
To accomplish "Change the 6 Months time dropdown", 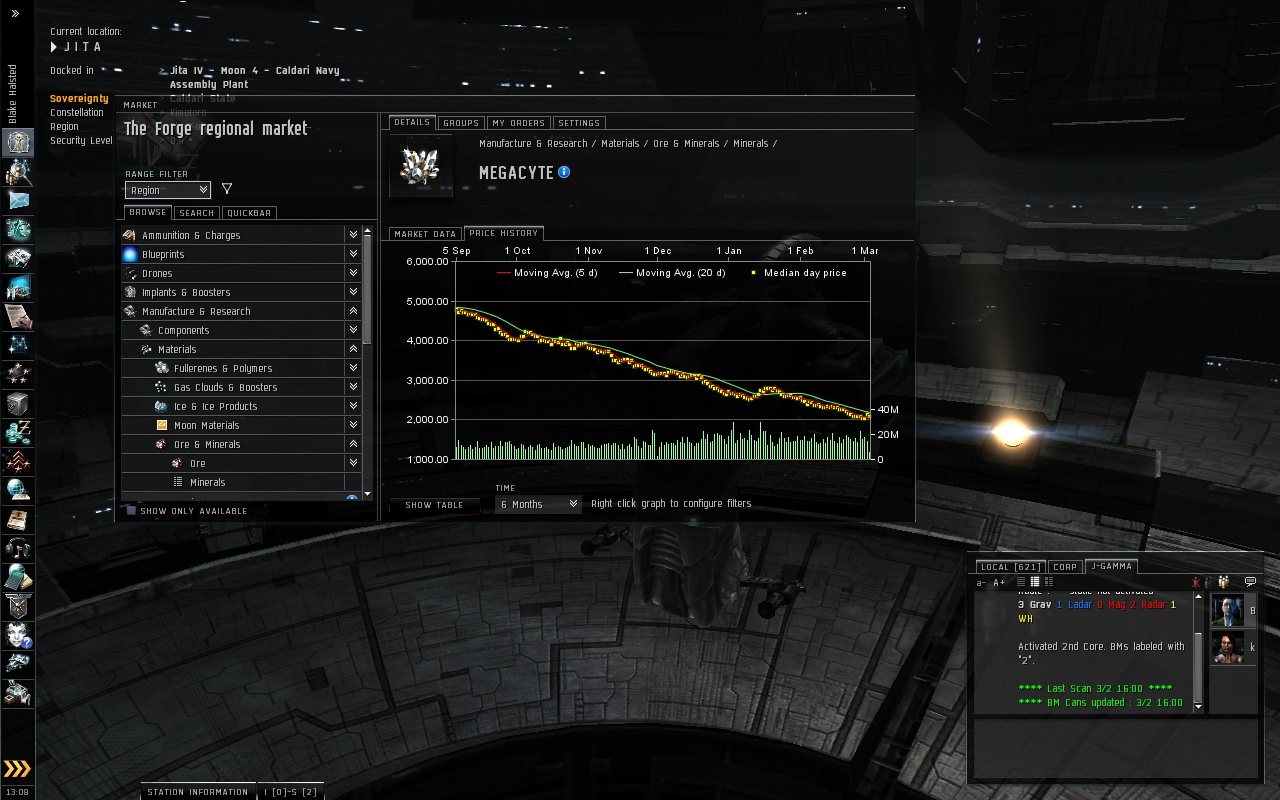I will tap(538, 504).
